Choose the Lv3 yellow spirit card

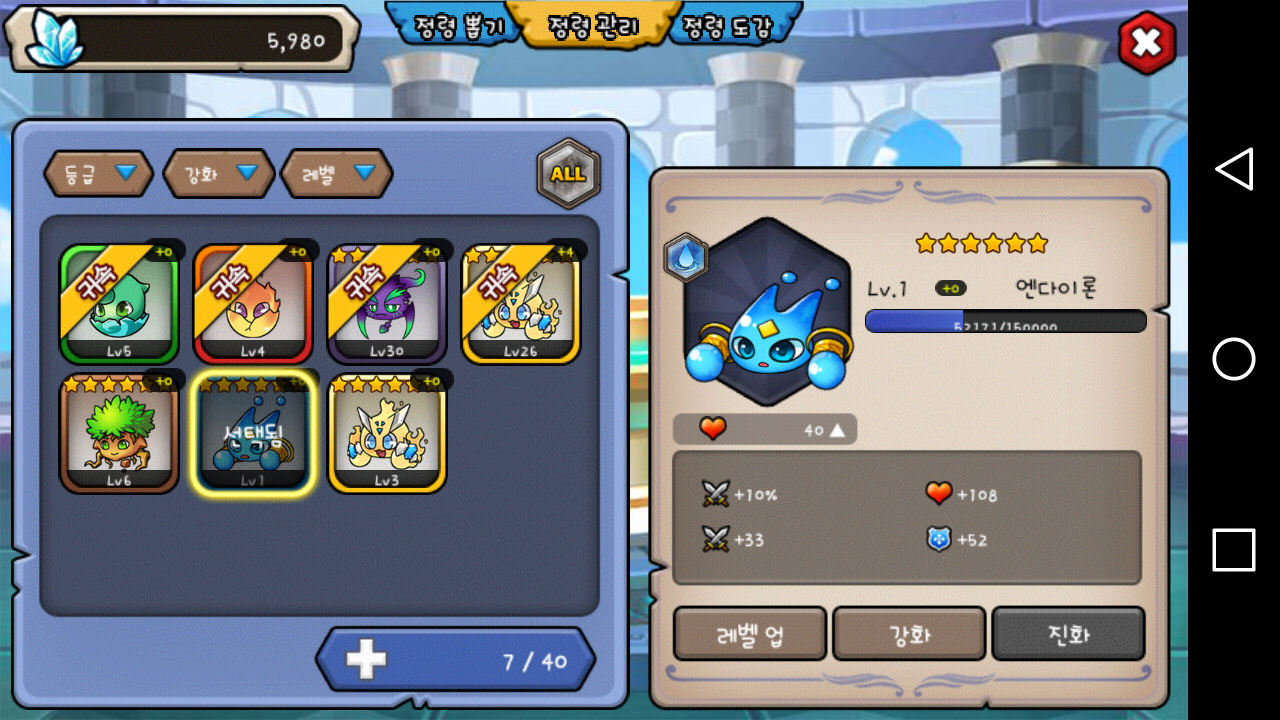click(387, 433)
